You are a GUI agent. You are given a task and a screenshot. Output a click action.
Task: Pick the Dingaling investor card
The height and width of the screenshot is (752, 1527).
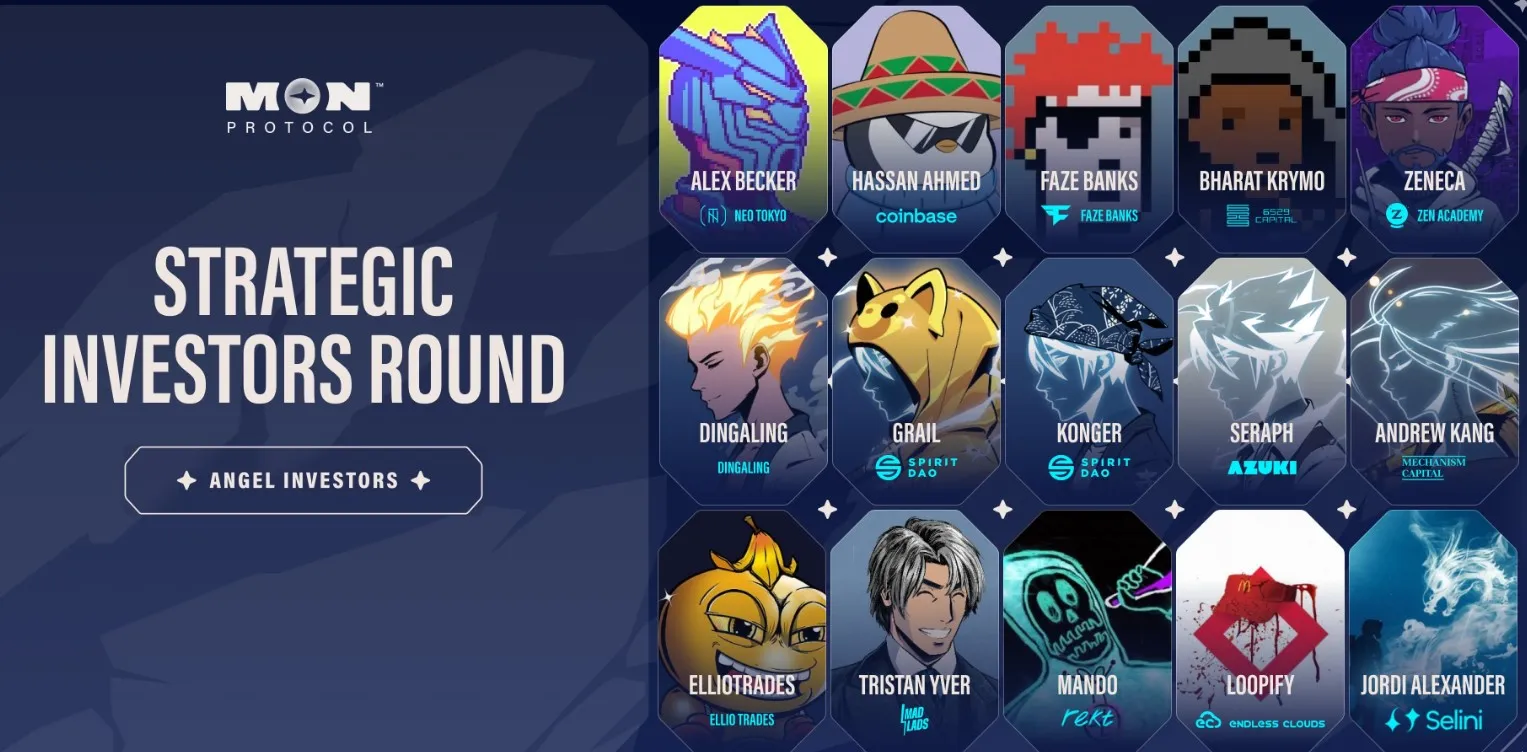pos(743,380)
